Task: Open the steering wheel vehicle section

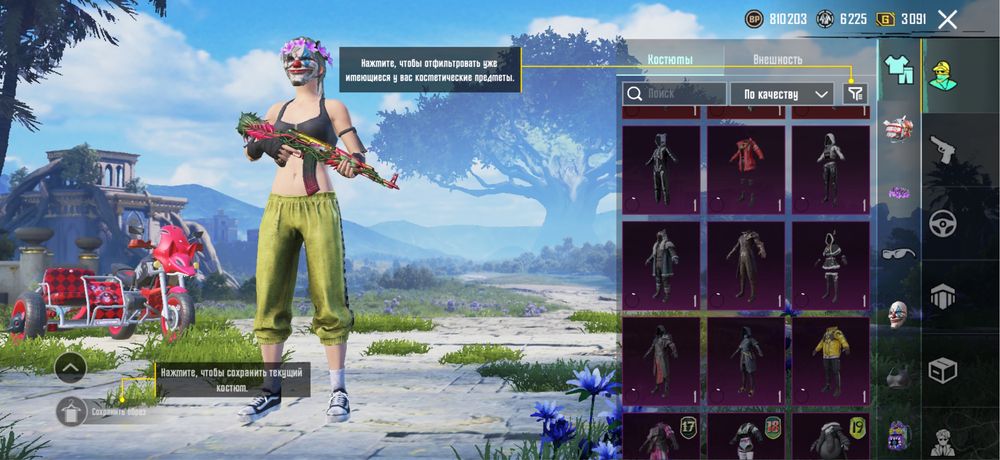Action: pos(942,223)
